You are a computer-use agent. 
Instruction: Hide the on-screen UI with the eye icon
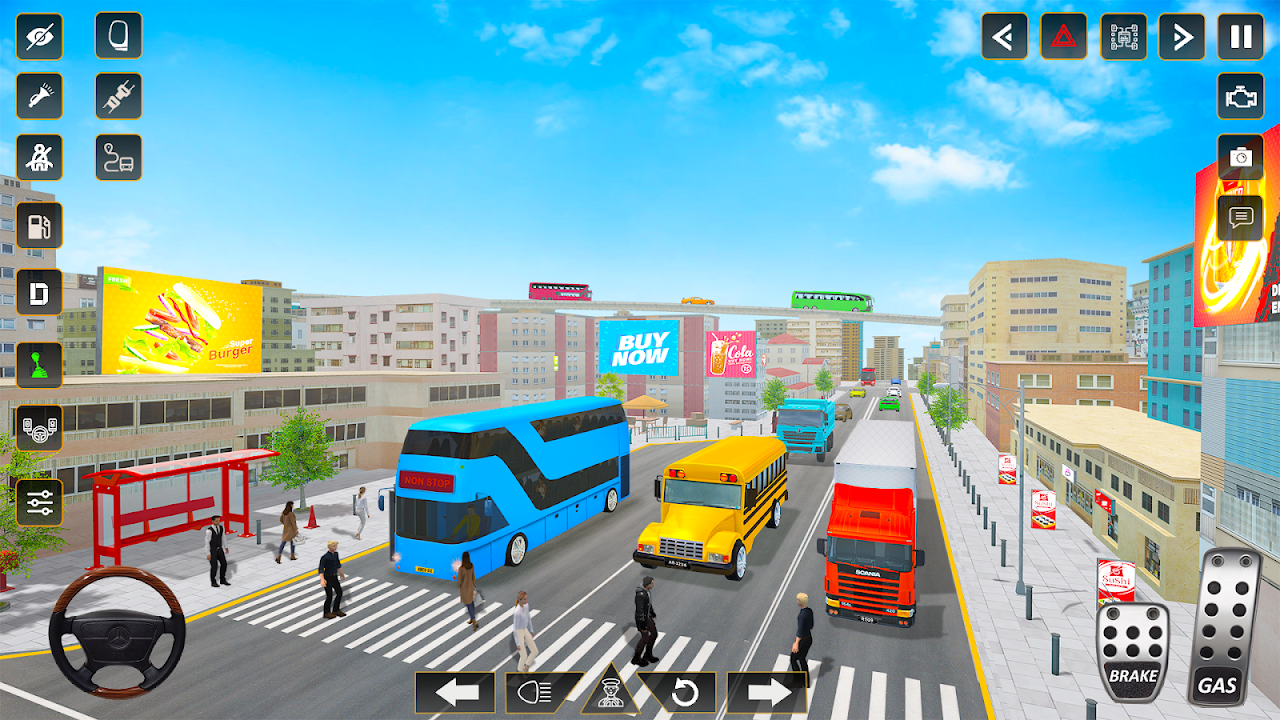point(38,37)
